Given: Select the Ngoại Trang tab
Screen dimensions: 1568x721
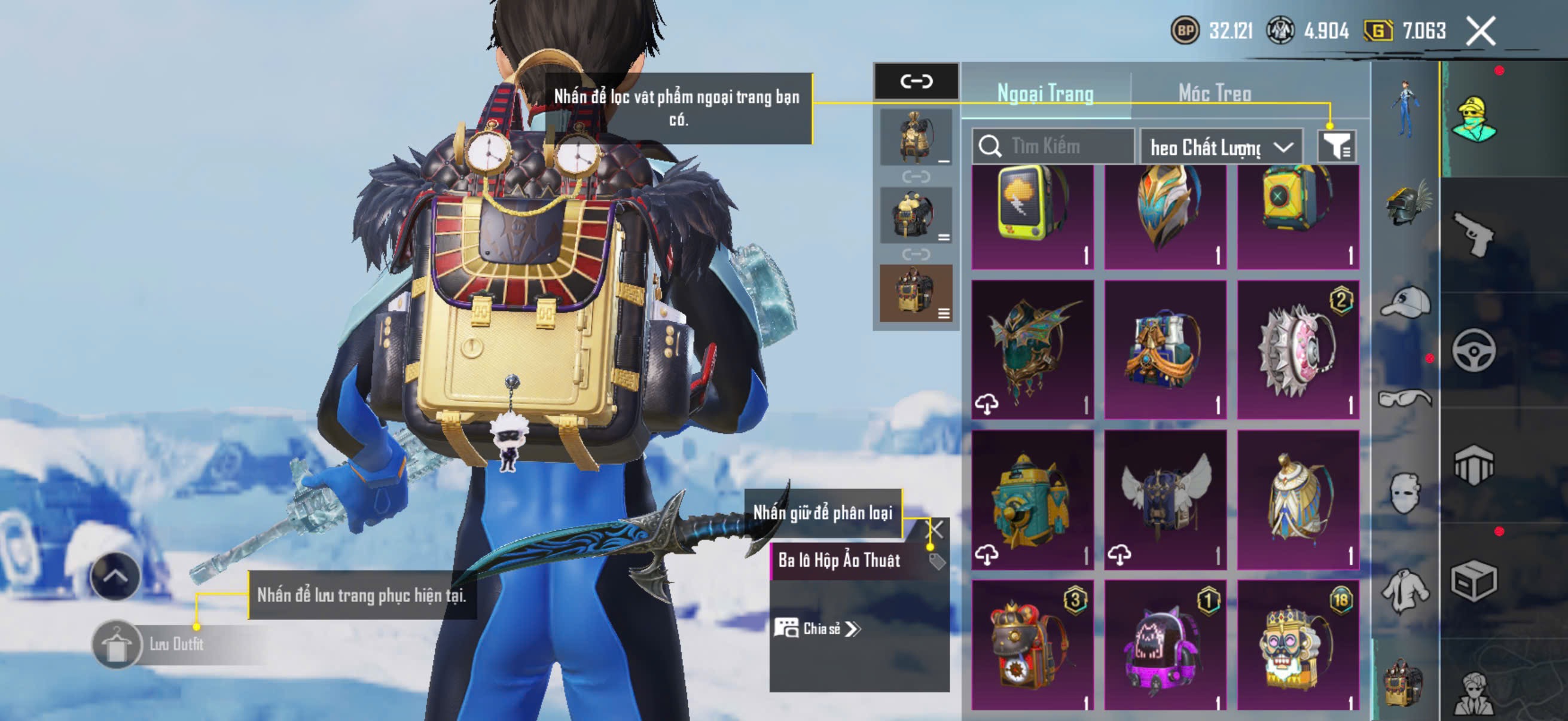Looking at the screenshot, I should click(x=1045, y=93).
